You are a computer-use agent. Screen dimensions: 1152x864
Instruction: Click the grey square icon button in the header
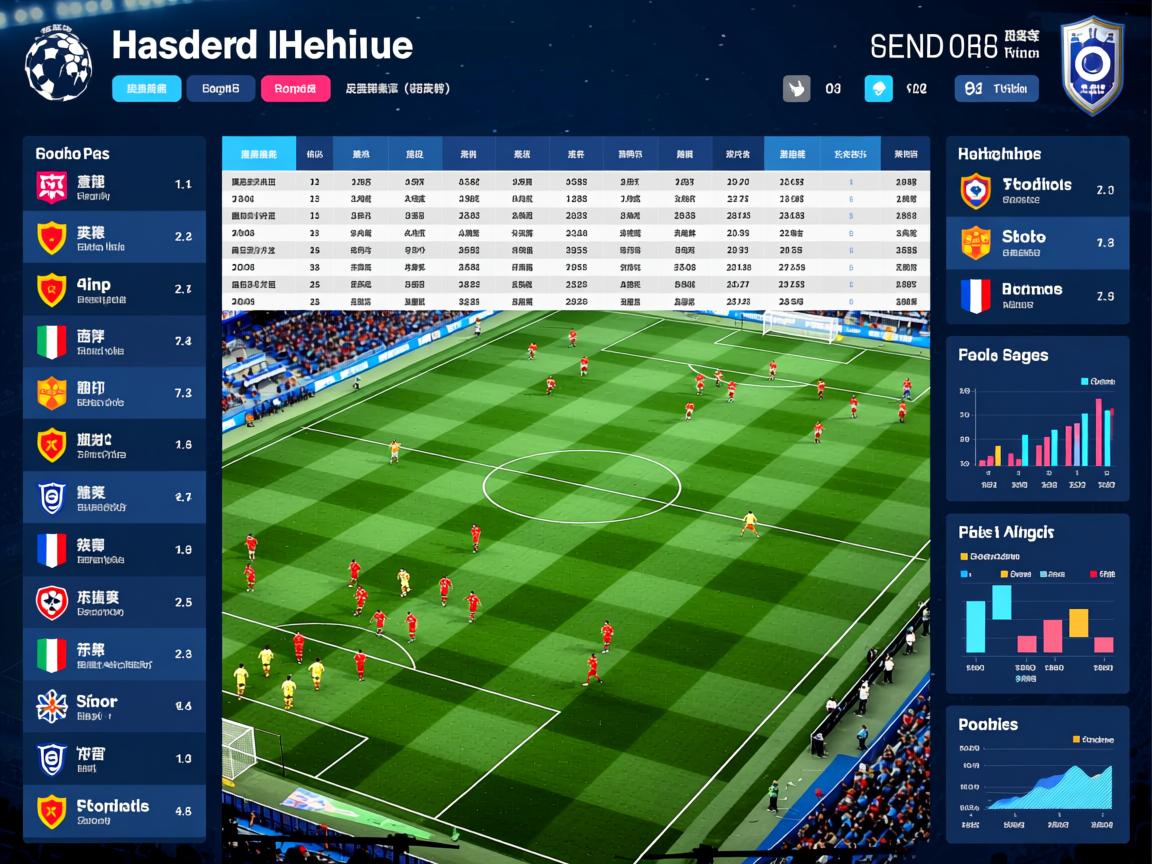[796, 88]
